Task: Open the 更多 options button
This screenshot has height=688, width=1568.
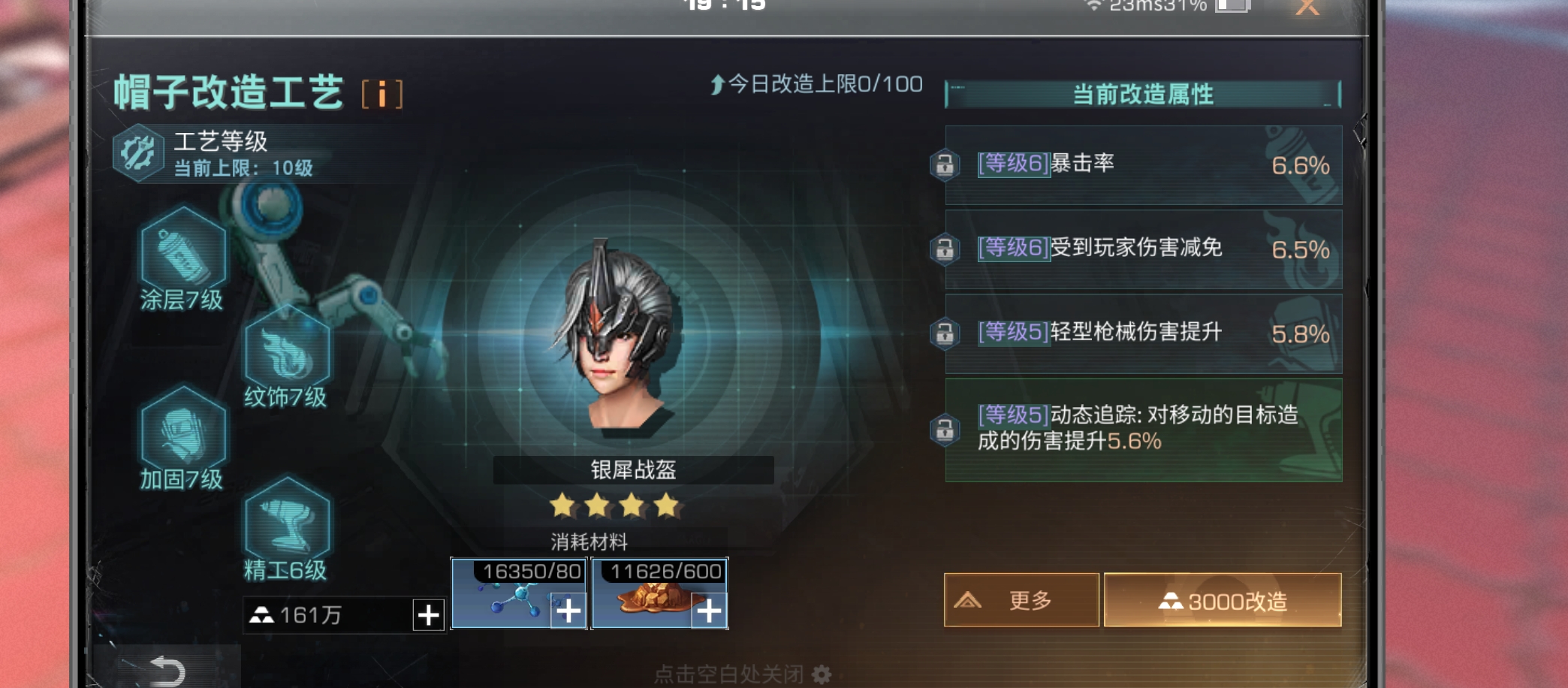Action: click(x=1021, y=600)
